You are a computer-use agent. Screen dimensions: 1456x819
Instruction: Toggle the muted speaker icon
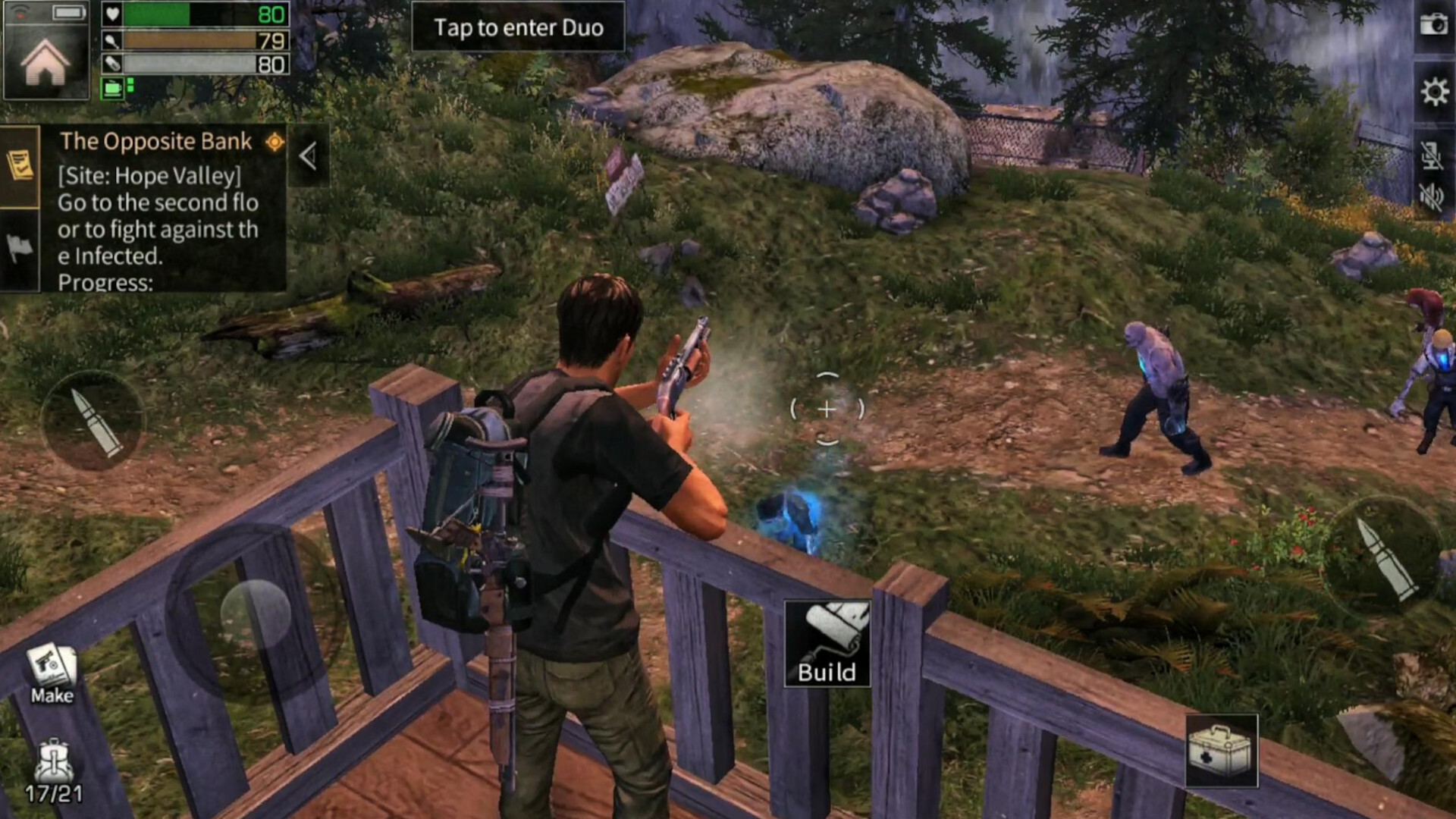(1431, 197)
